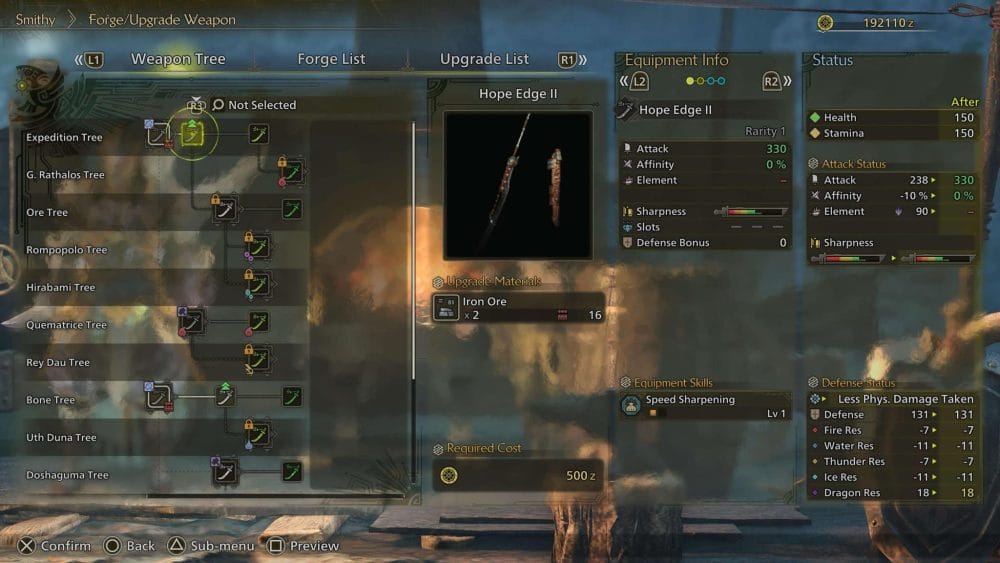Go back to the Smithy breadcrumb
Viewport: 1000px width, 563px height.
click(35, 19)
